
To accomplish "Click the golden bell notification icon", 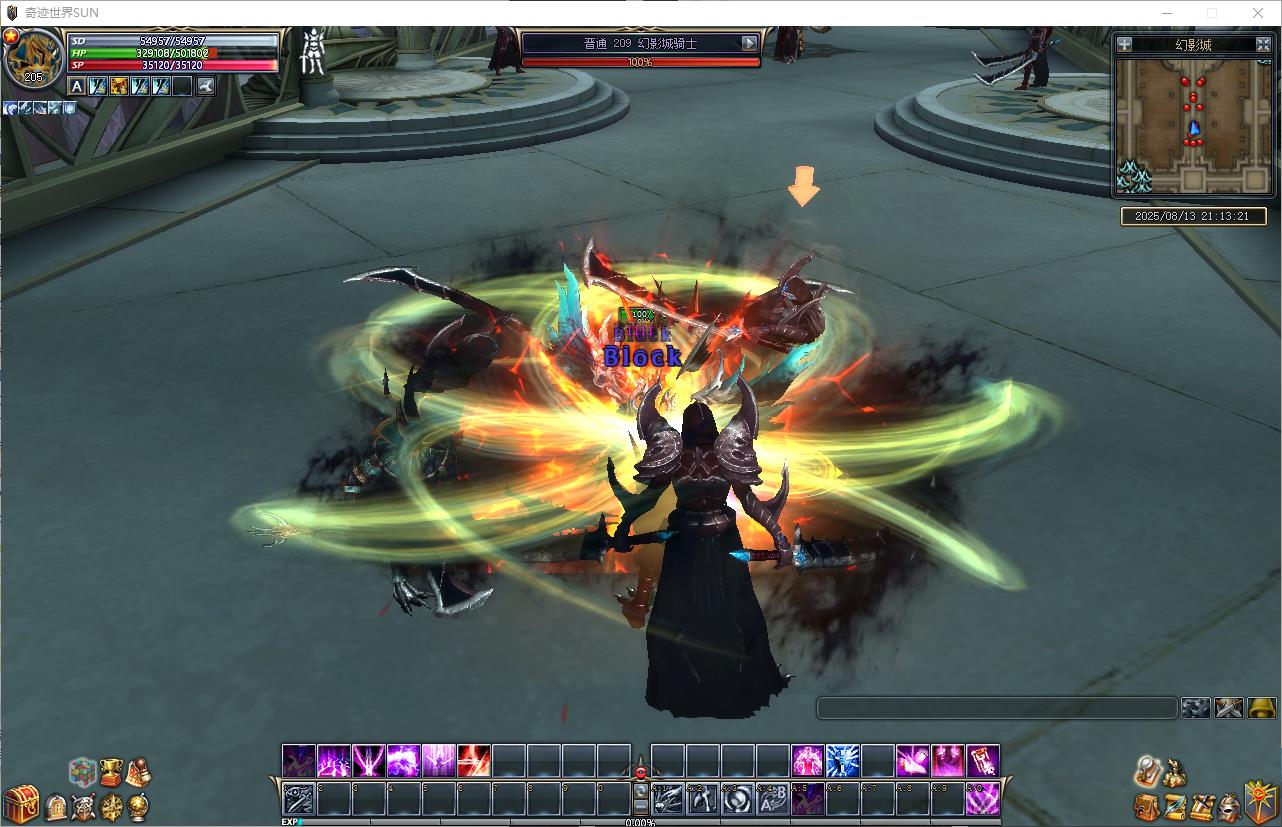I will tap(1262, 708).
